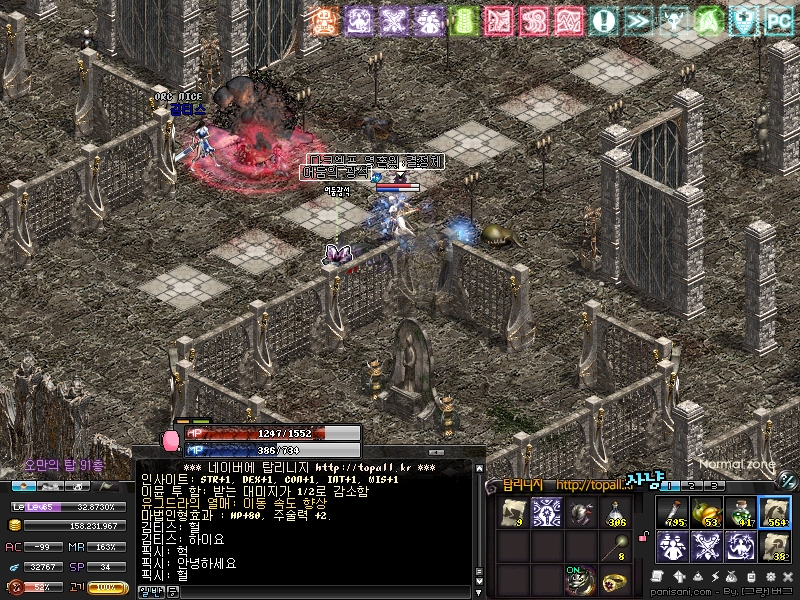Use the vial with 795 count
The width and height of the screenshot is (800, 600).
(672, 512)
